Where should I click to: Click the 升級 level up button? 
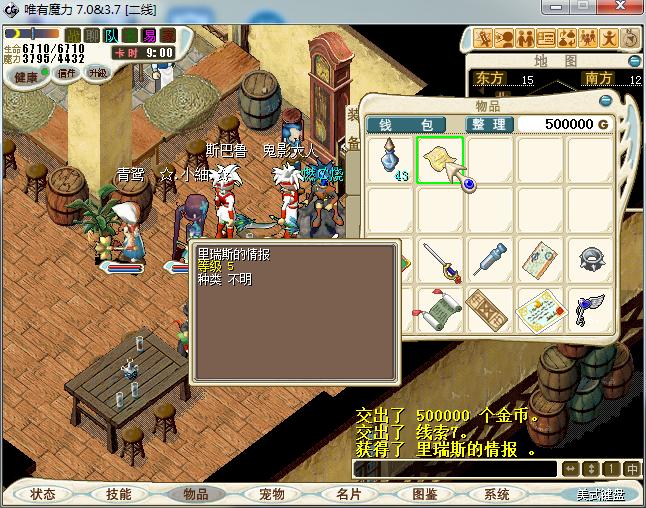click(x=98, y=73)
